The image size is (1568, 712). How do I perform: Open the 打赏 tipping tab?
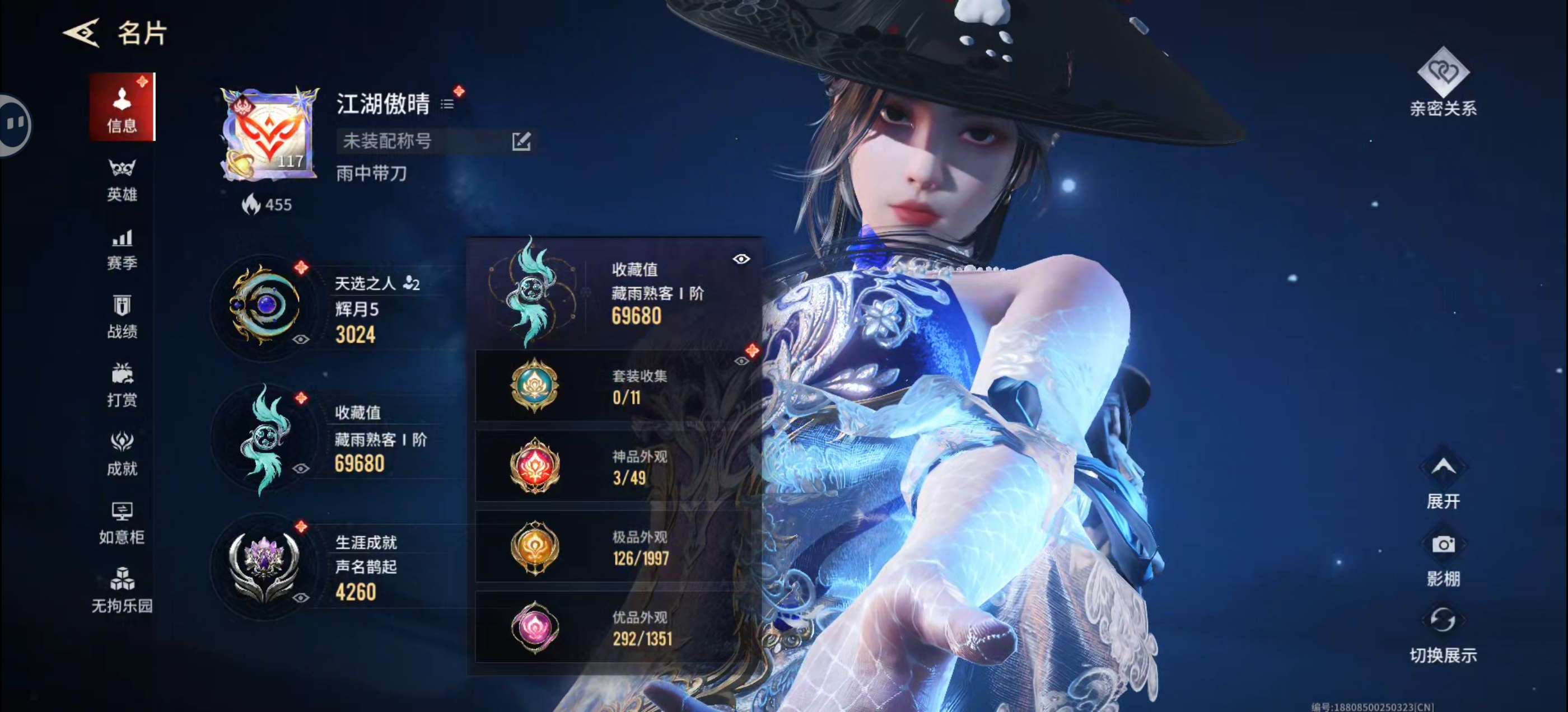click(x=122, y=385)
